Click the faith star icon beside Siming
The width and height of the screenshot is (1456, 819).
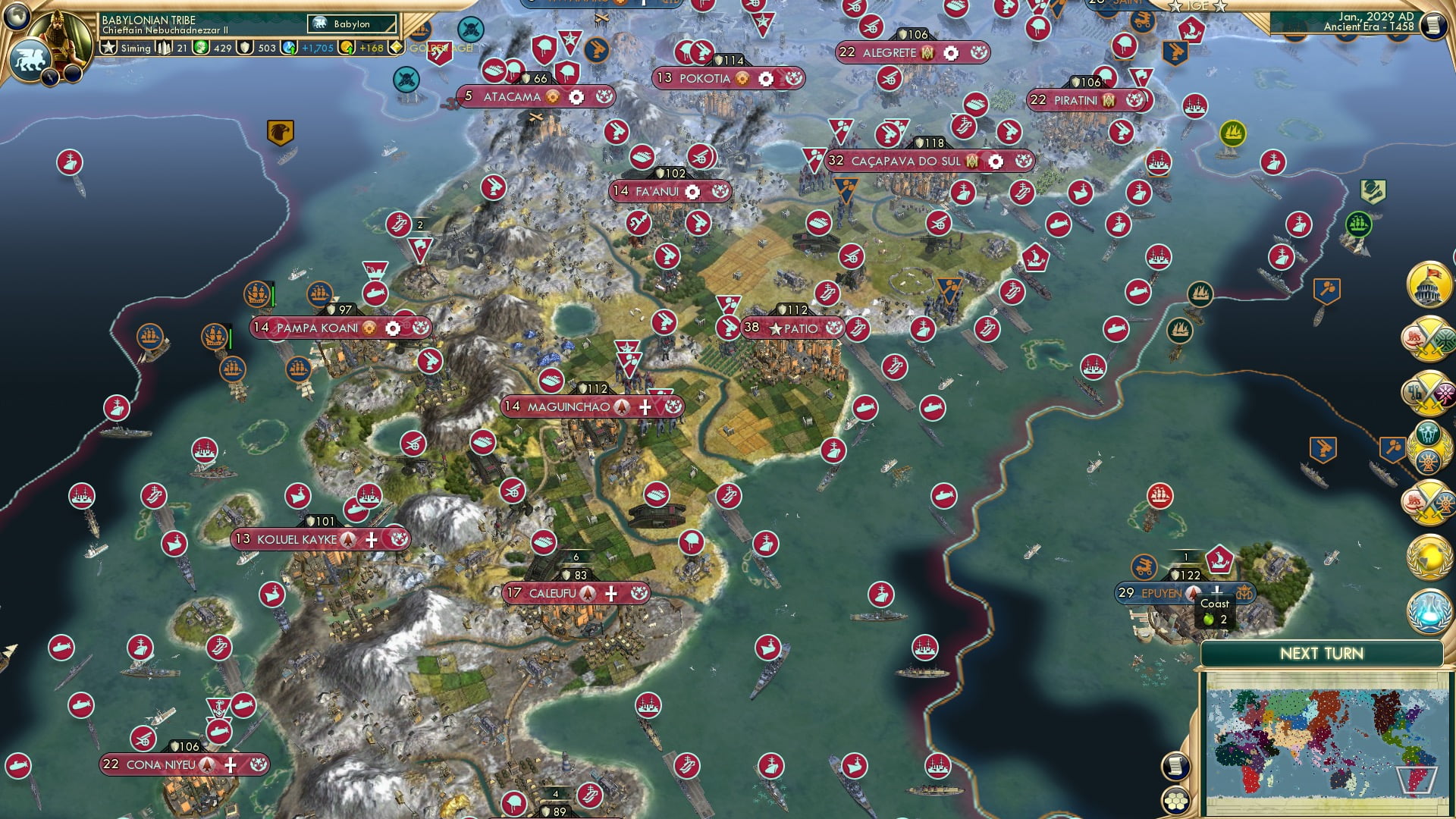point(108,48)
